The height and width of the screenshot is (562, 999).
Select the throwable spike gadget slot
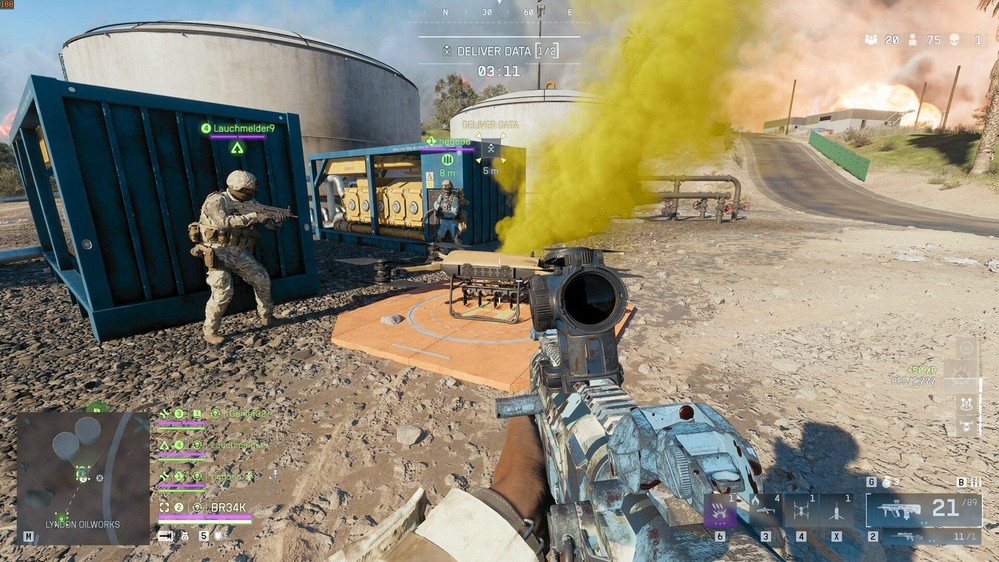836,511
